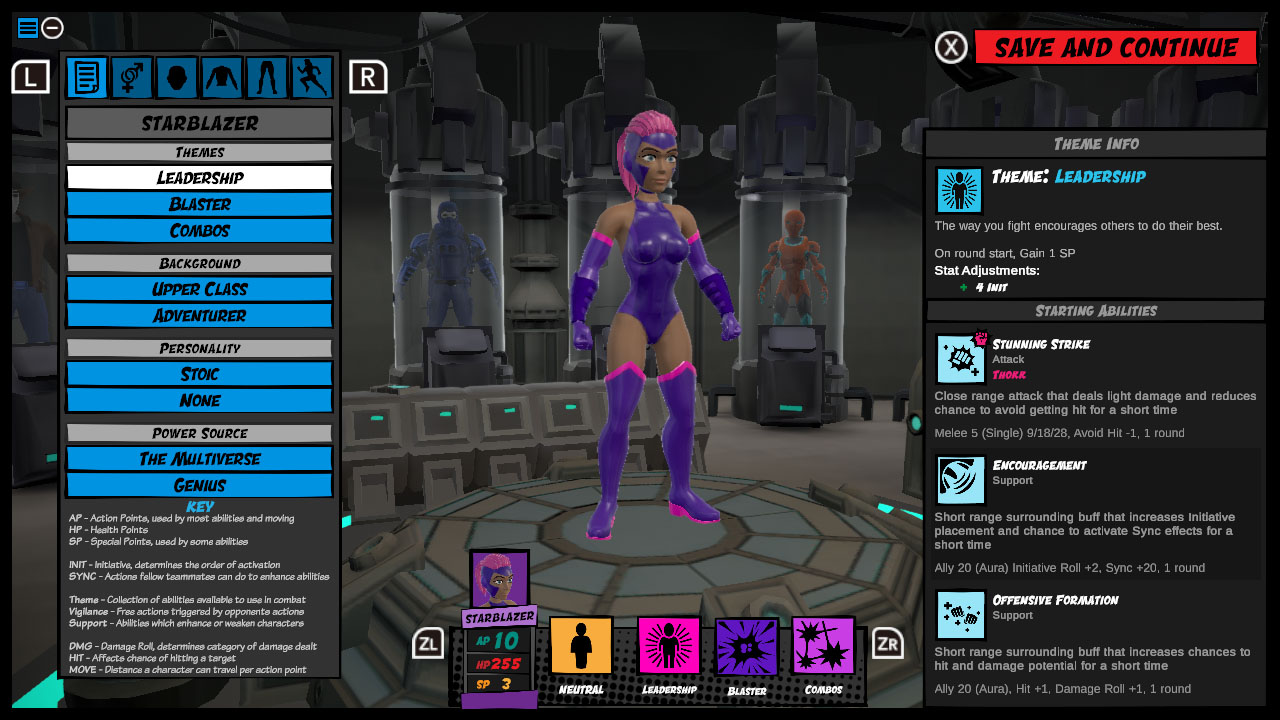Toggle the Stoic personality option

point(198,374)
